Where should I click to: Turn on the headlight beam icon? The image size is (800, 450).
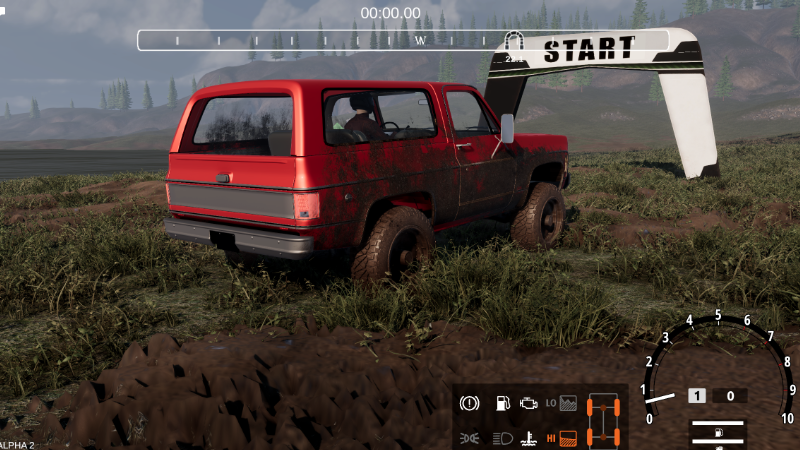501,437
